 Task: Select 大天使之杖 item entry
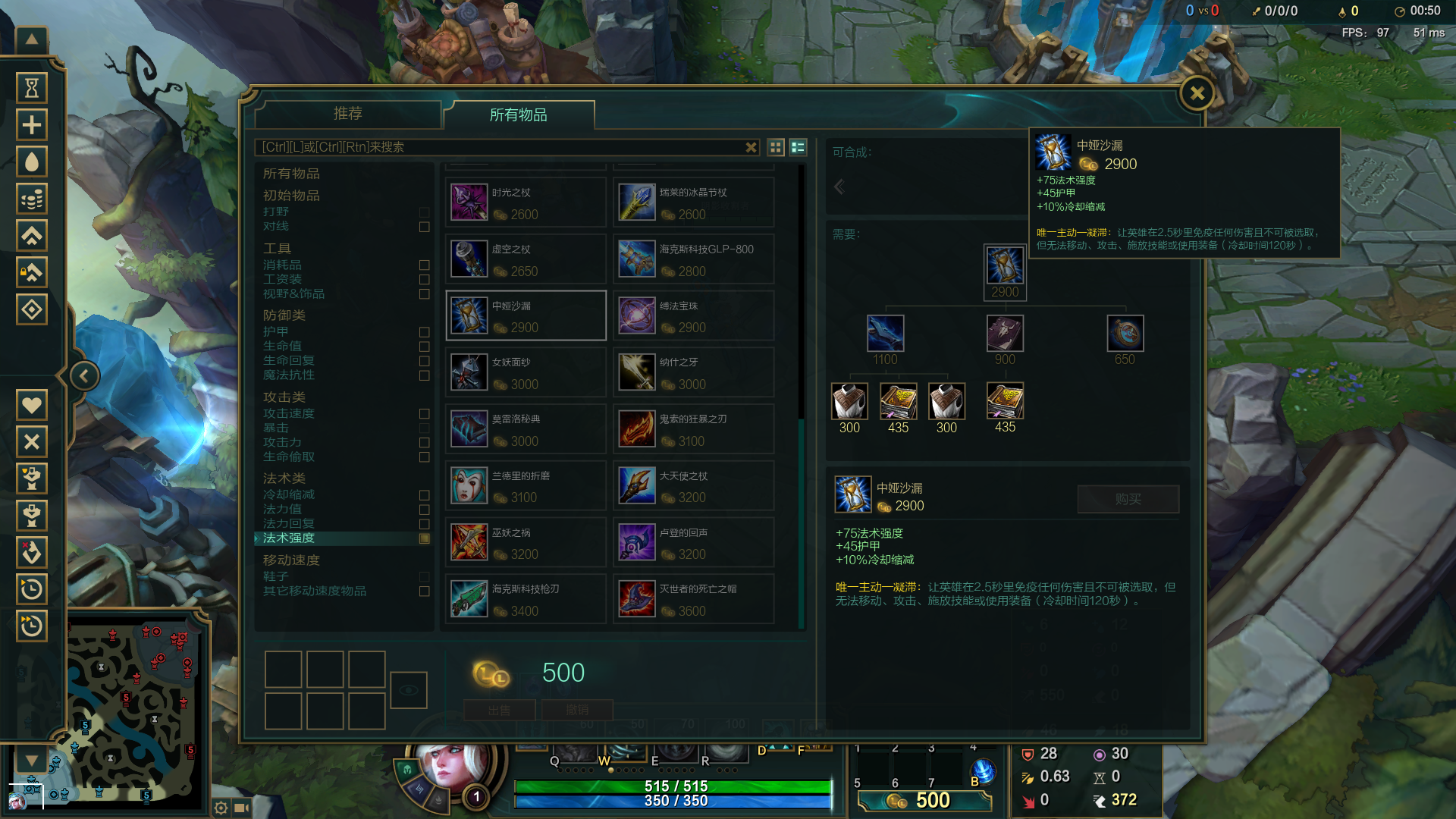point(693,486)
